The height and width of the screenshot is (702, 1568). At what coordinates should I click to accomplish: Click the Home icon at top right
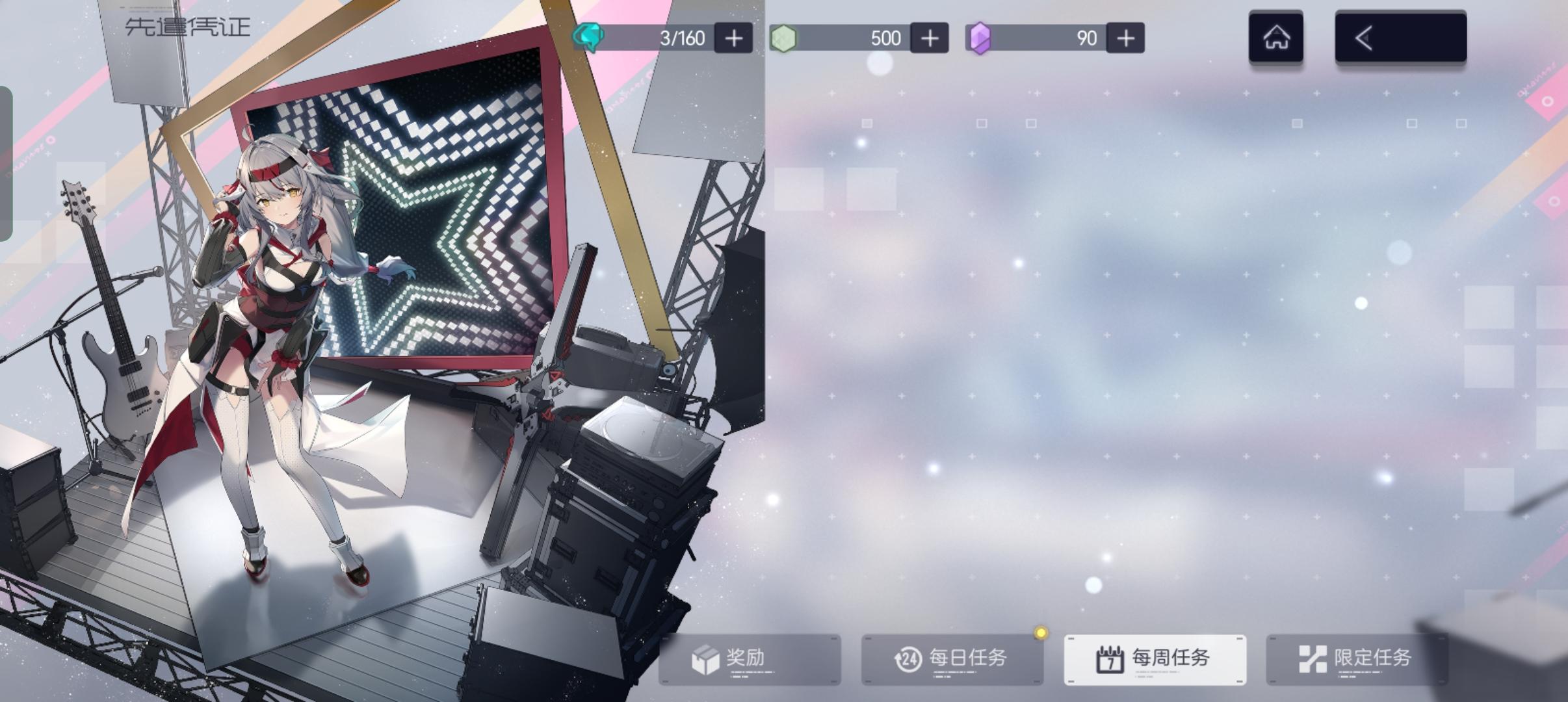pos(1276,37)
